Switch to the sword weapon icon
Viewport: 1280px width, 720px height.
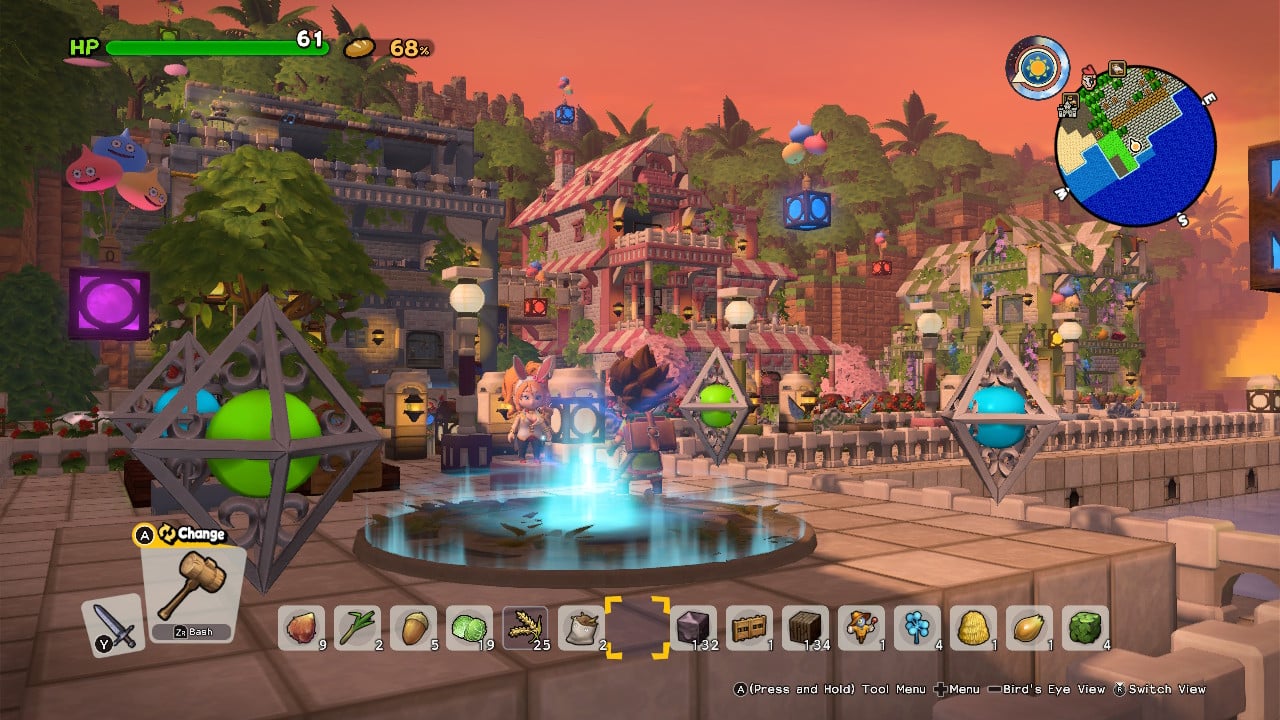click(112, 625)
